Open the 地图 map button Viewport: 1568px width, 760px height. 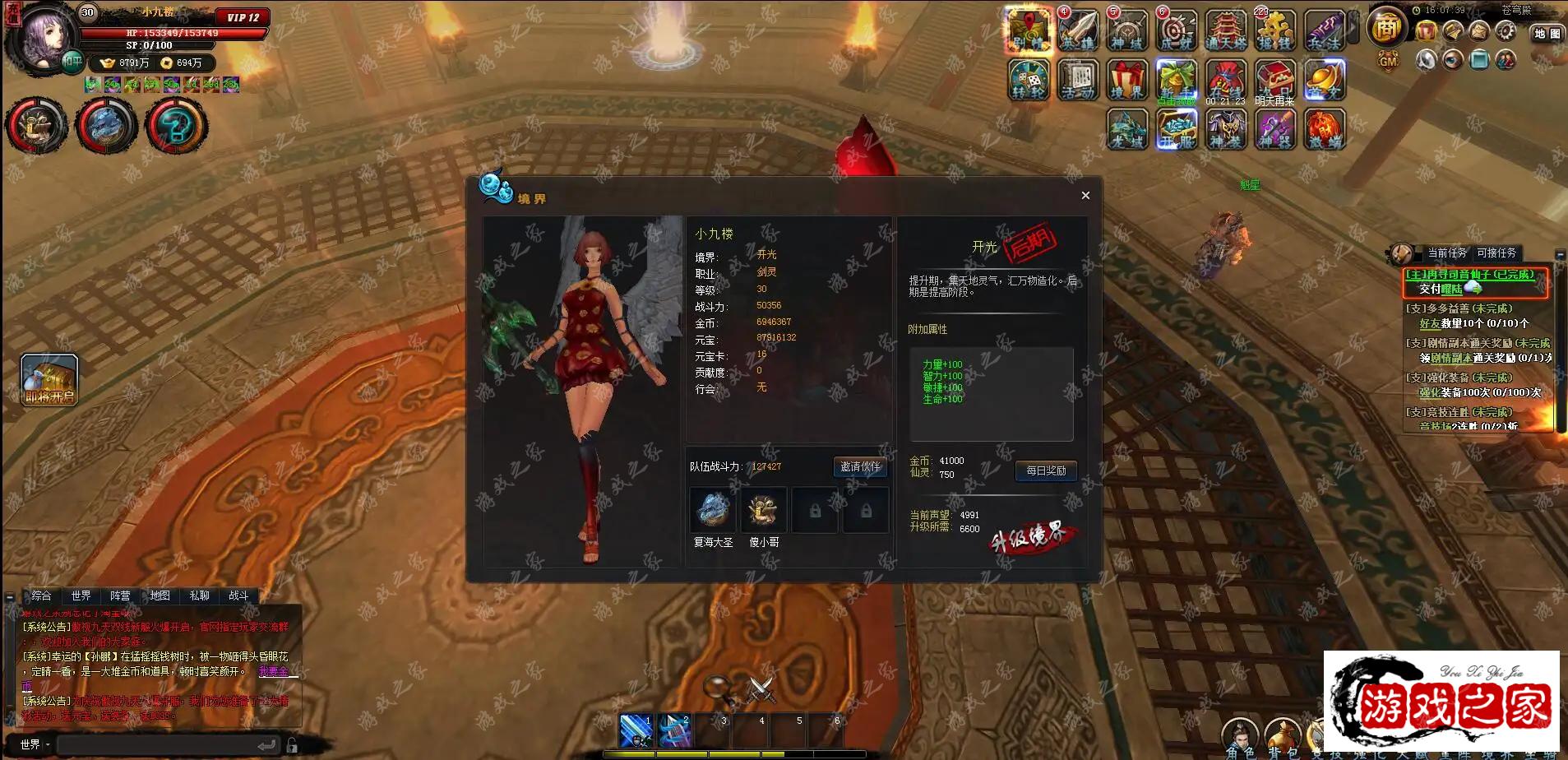[x=1547, y=34]
